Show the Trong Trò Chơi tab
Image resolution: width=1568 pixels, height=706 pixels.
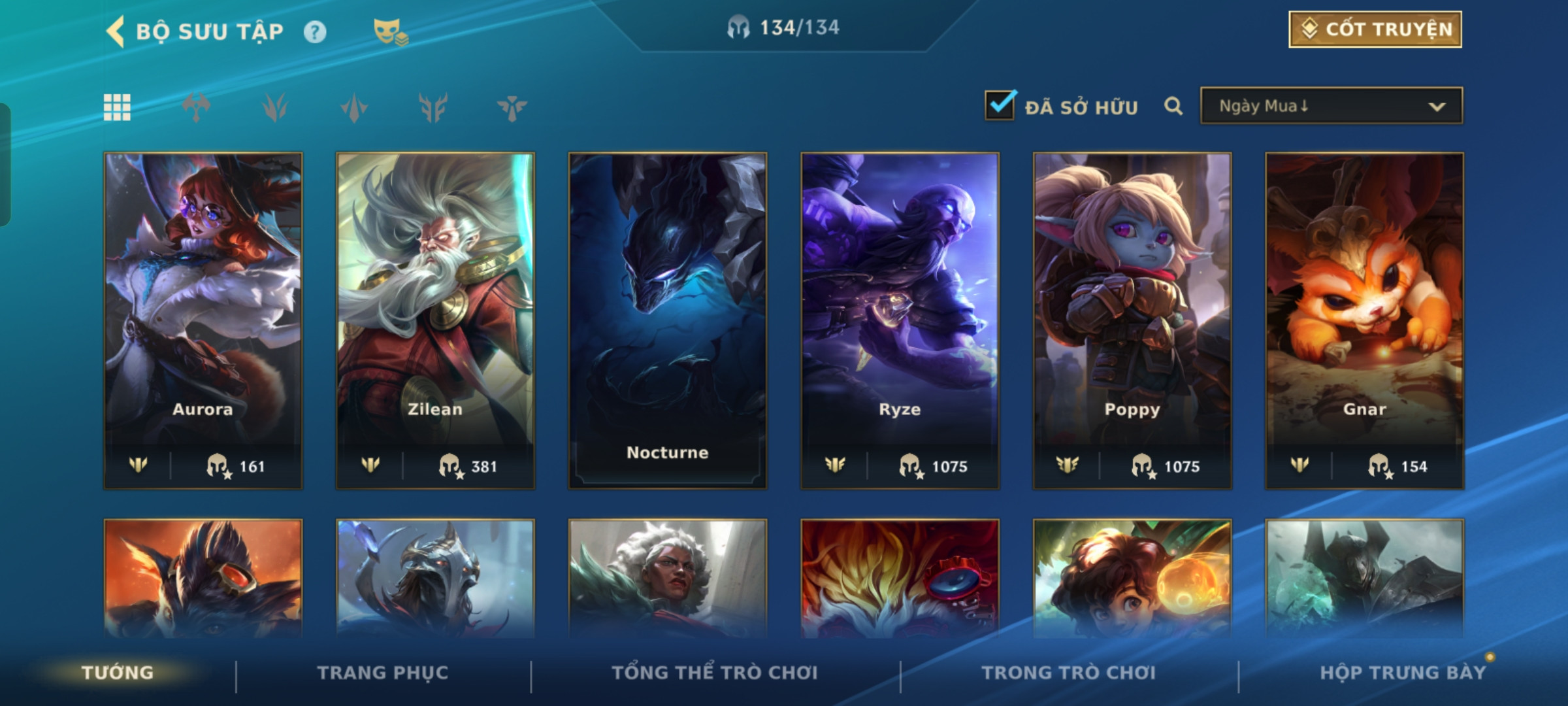click(1068, 673)
